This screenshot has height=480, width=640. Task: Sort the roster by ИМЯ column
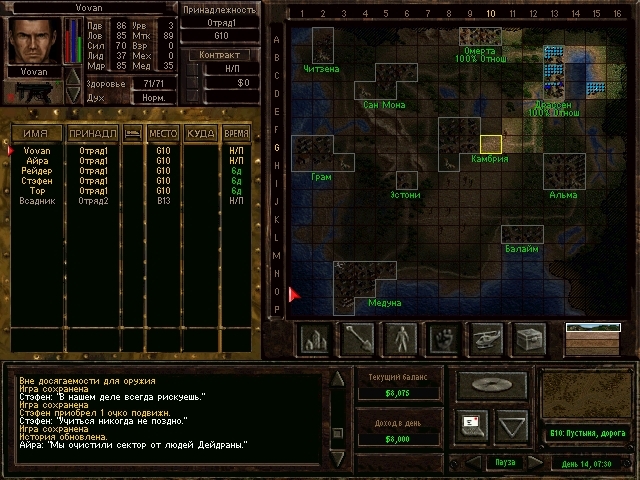pos(37,133)
